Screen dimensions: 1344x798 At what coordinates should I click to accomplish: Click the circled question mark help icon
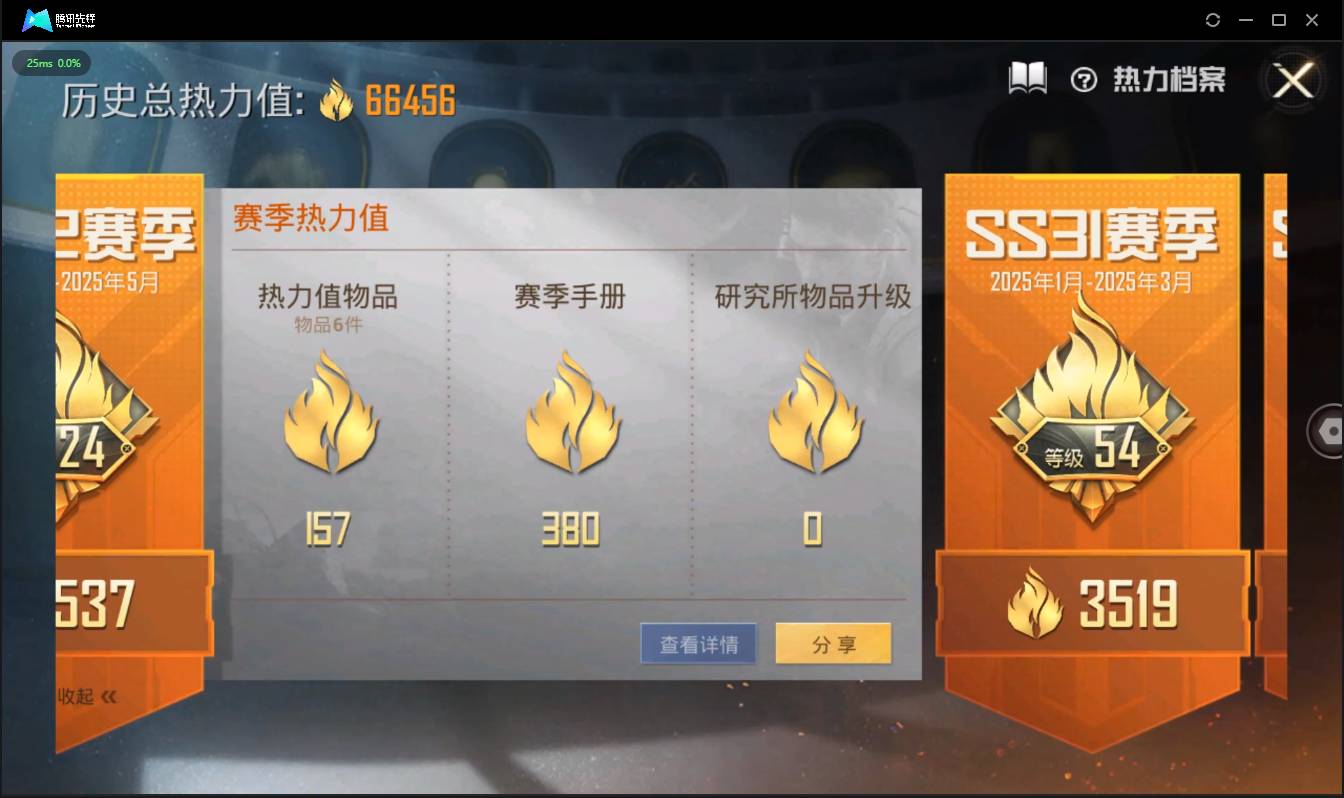pyautogui.click(x=1086, y=78)
